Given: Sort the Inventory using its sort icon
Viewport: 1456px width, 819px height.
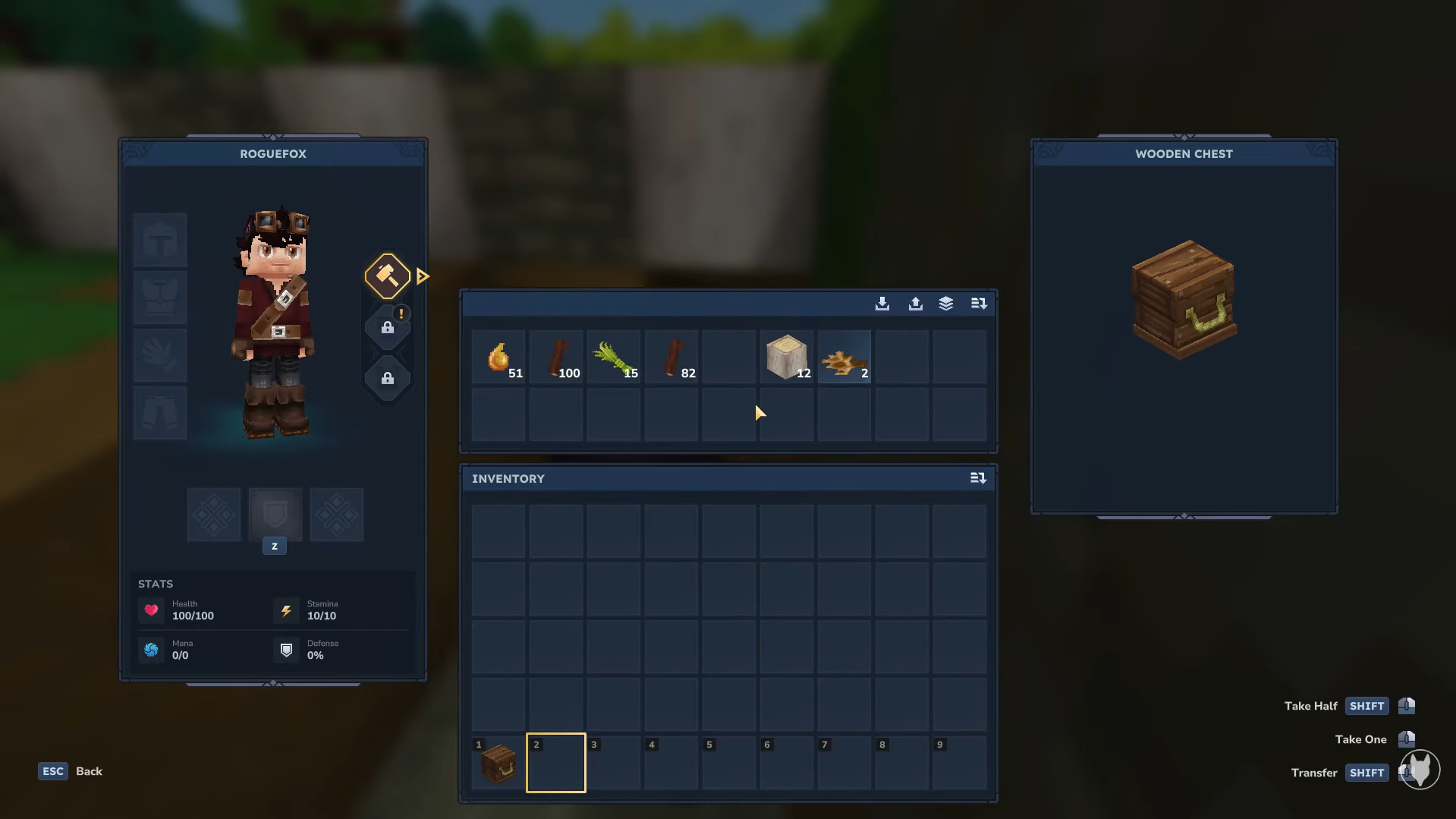Looking at the screenshot, I should click(x=979, y=478).
